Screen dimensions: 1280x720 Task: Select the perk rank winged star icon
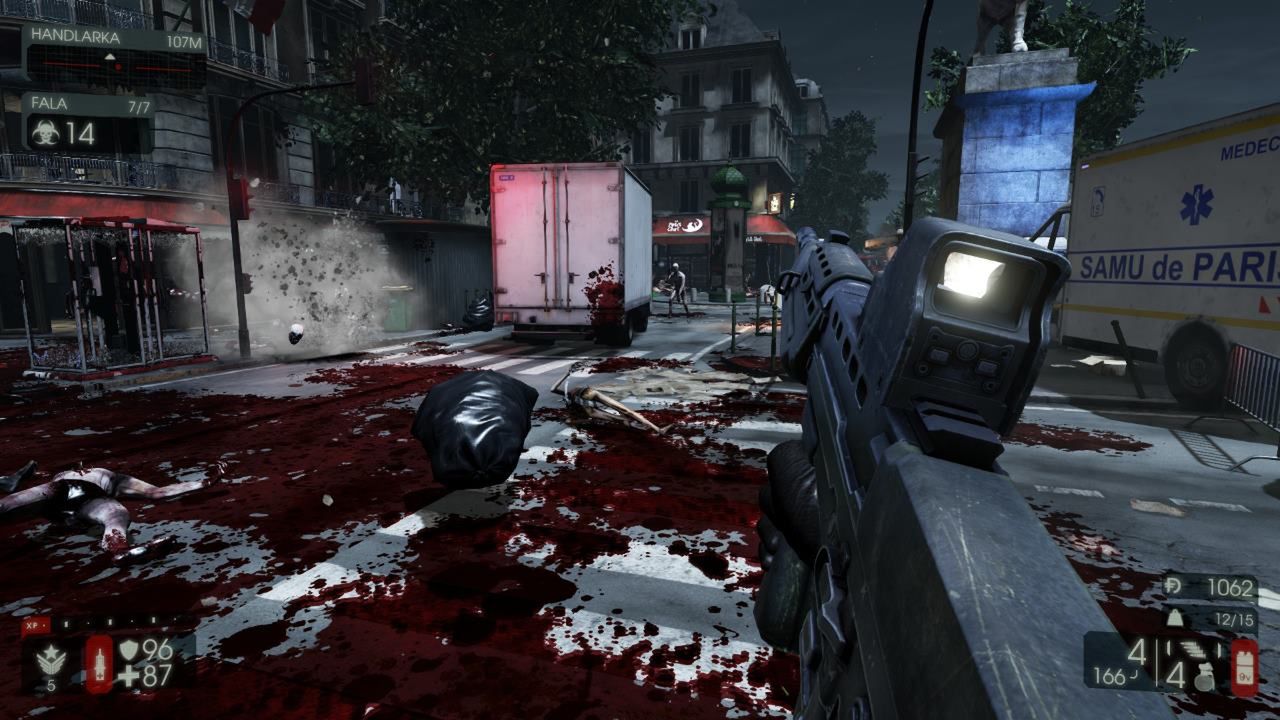click(x=53, y=659)
